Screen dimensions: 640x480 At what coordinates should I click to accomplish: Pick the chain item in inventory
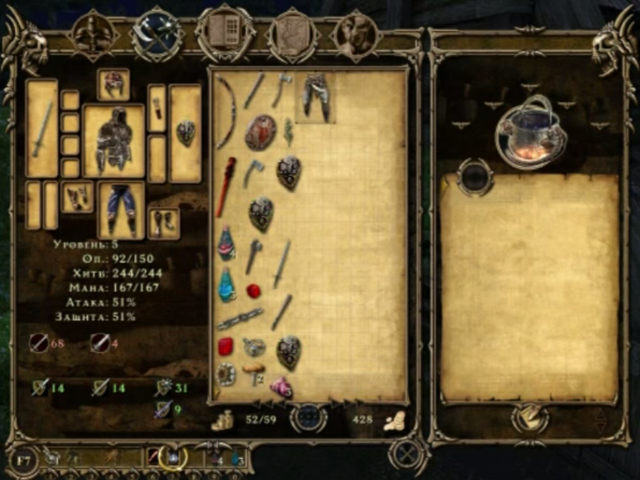point(240,319)
